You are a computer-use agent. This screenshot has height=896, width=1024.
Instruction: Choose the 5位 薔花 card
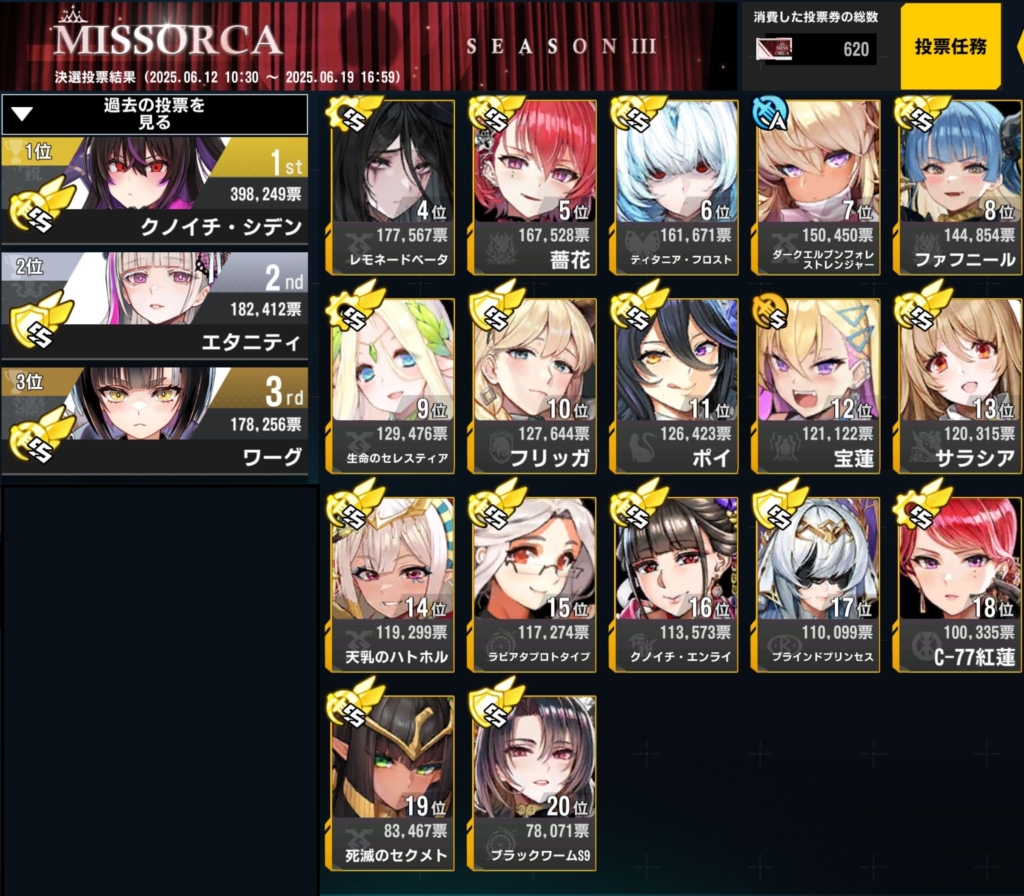[x=535, y=187]
